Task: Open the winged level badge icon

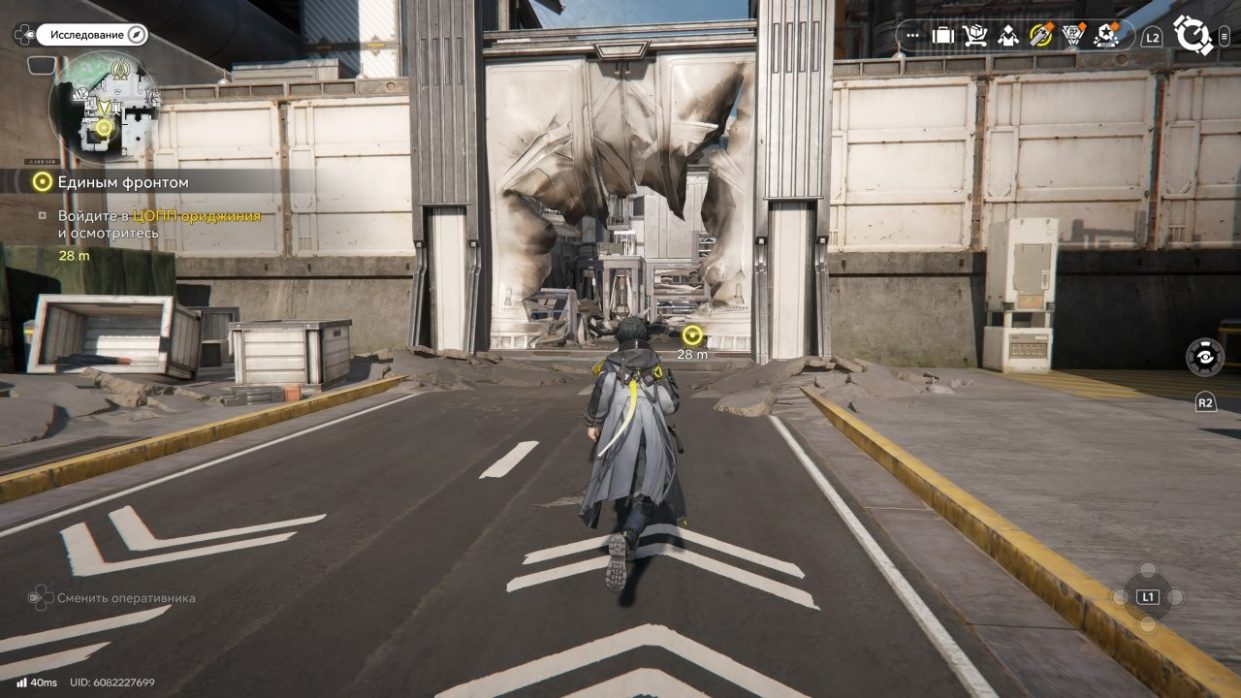Action: click(x=1074, y=36)
